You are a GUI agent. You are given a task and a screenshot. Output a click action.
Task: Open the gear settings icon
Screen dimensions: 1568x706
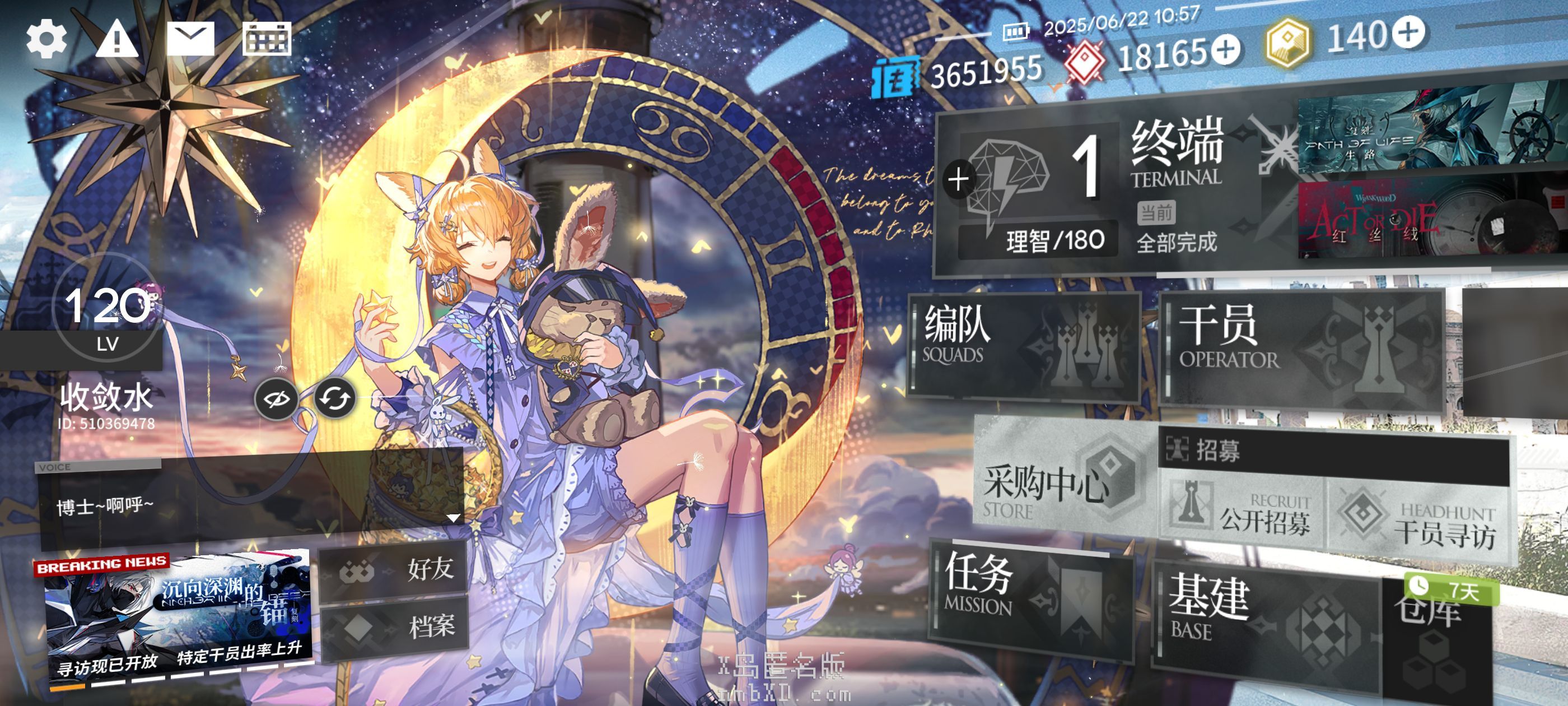(x=46, y=39)
